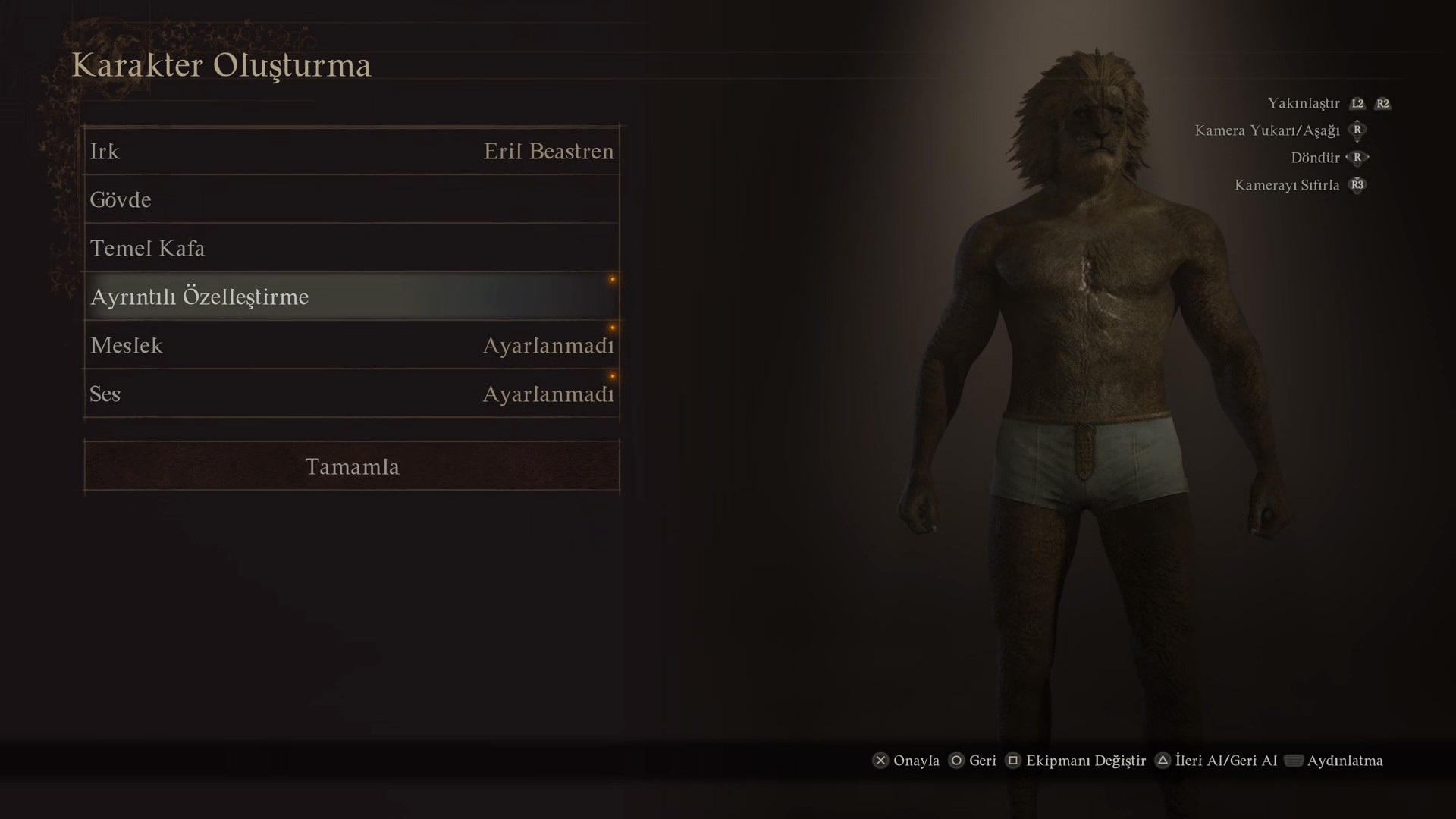Select the Ses voice setting
This screenshot has height=819, width=1456.
point(351,394)
